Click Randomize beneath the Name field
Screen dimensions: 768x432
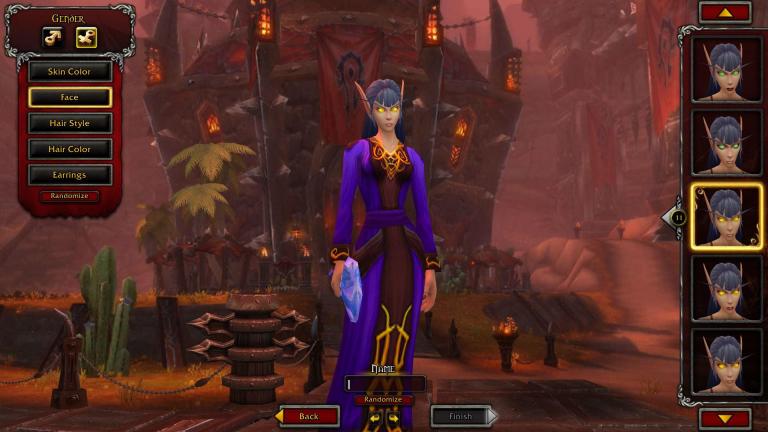(384, 399)
